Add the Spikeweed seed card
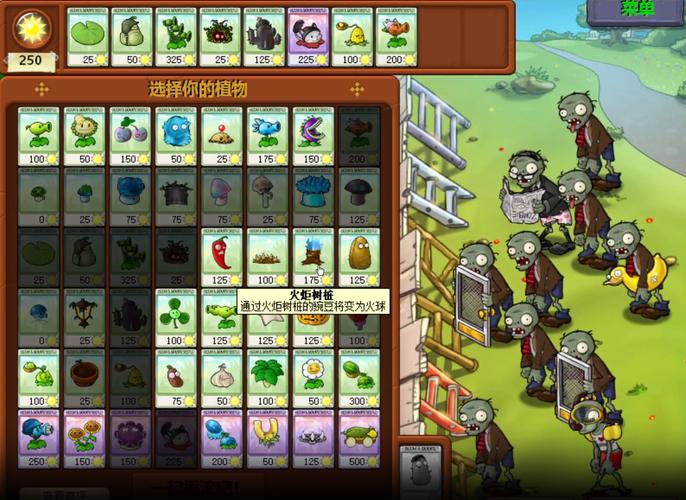 coord(267,257)
